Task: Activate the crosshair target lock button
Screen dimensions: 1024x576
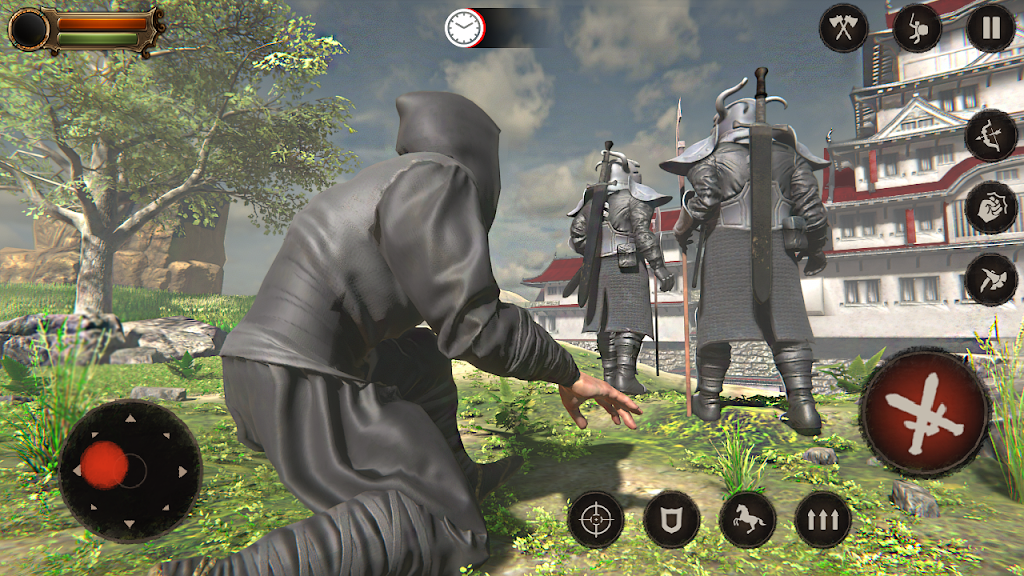Action: (596, 519)
